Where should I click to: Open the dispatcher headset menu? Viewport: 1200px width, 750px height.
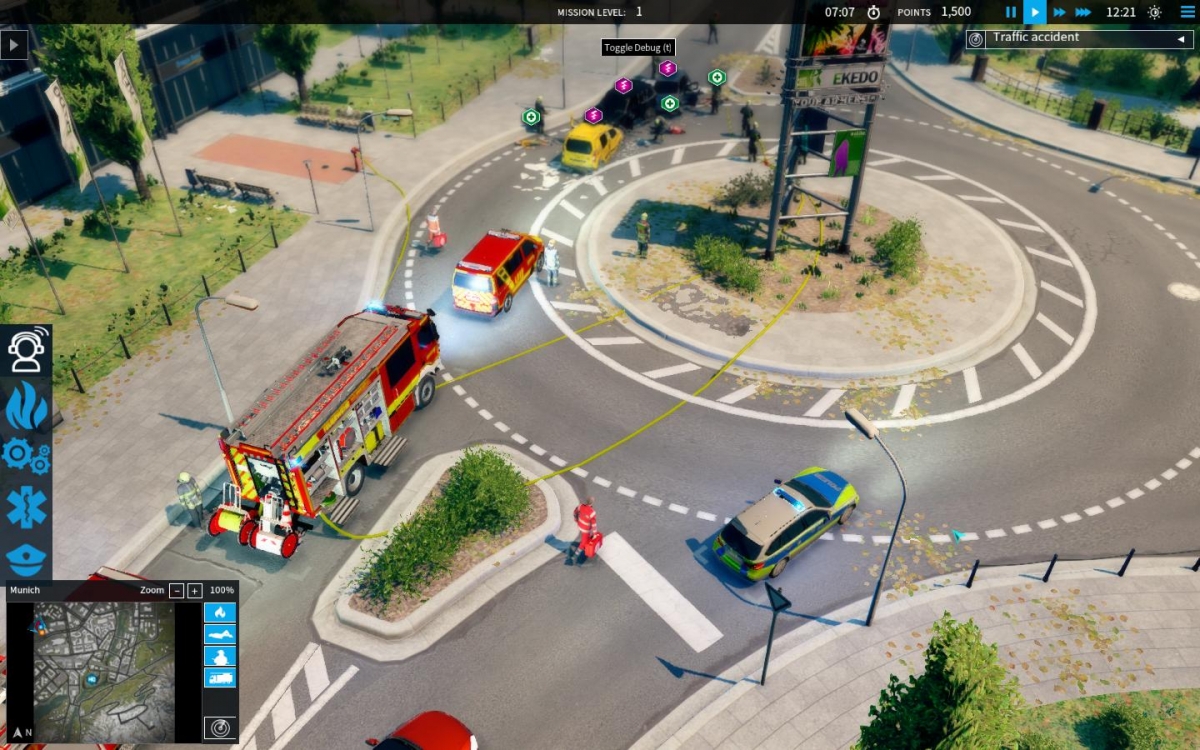click(26, 350)
